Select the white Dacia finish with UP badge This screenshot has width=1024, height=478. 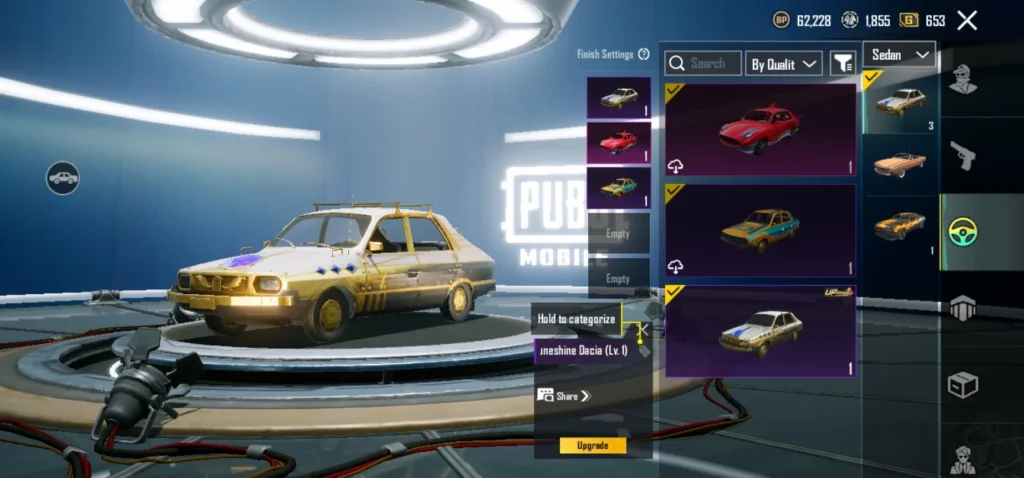pos(760,331)
